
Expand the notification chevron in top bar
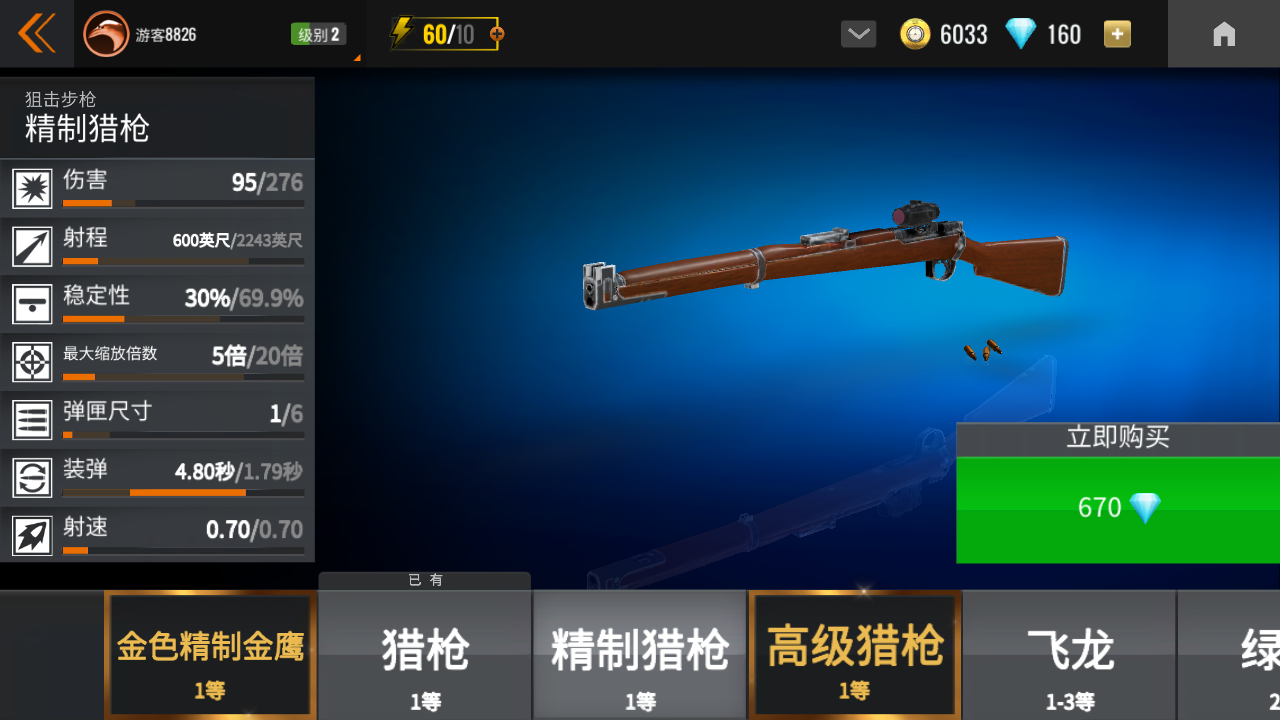(857, 33)
